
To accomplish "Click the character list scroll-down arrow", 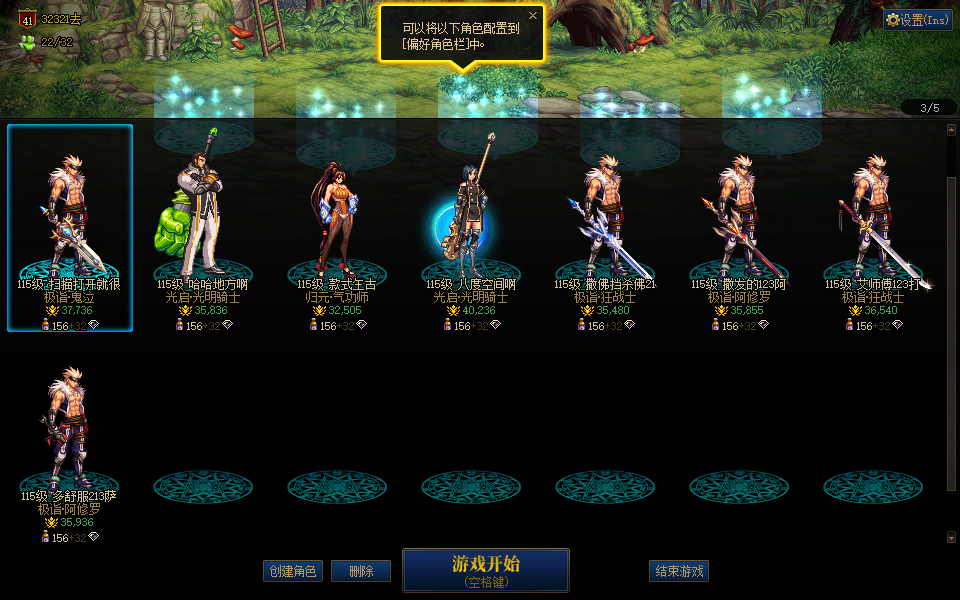I will tap(951, 537).
